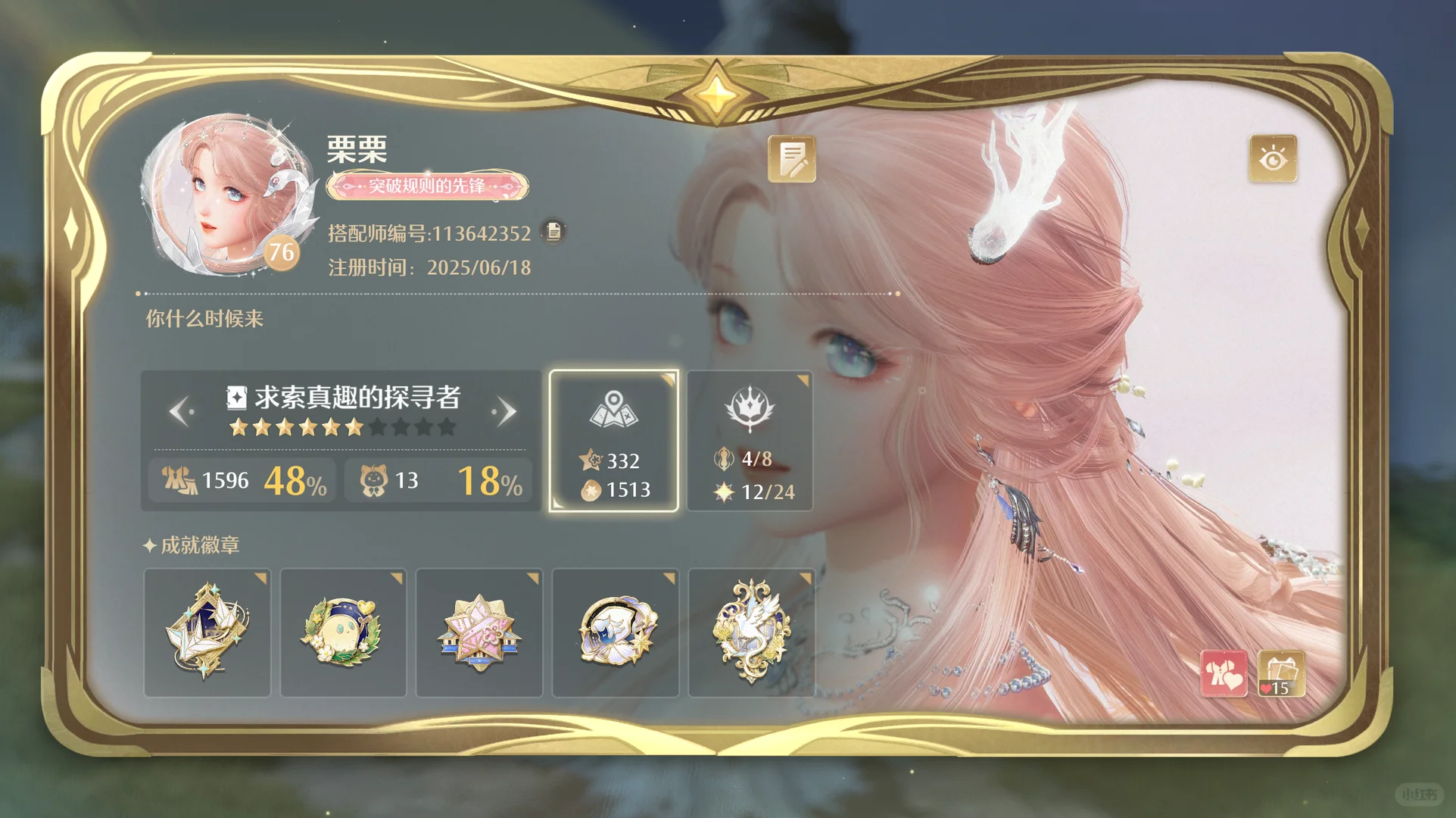Open the title 求索真趣的探寻者 selector
The image size is (1456, 818).
pos(345,398)
